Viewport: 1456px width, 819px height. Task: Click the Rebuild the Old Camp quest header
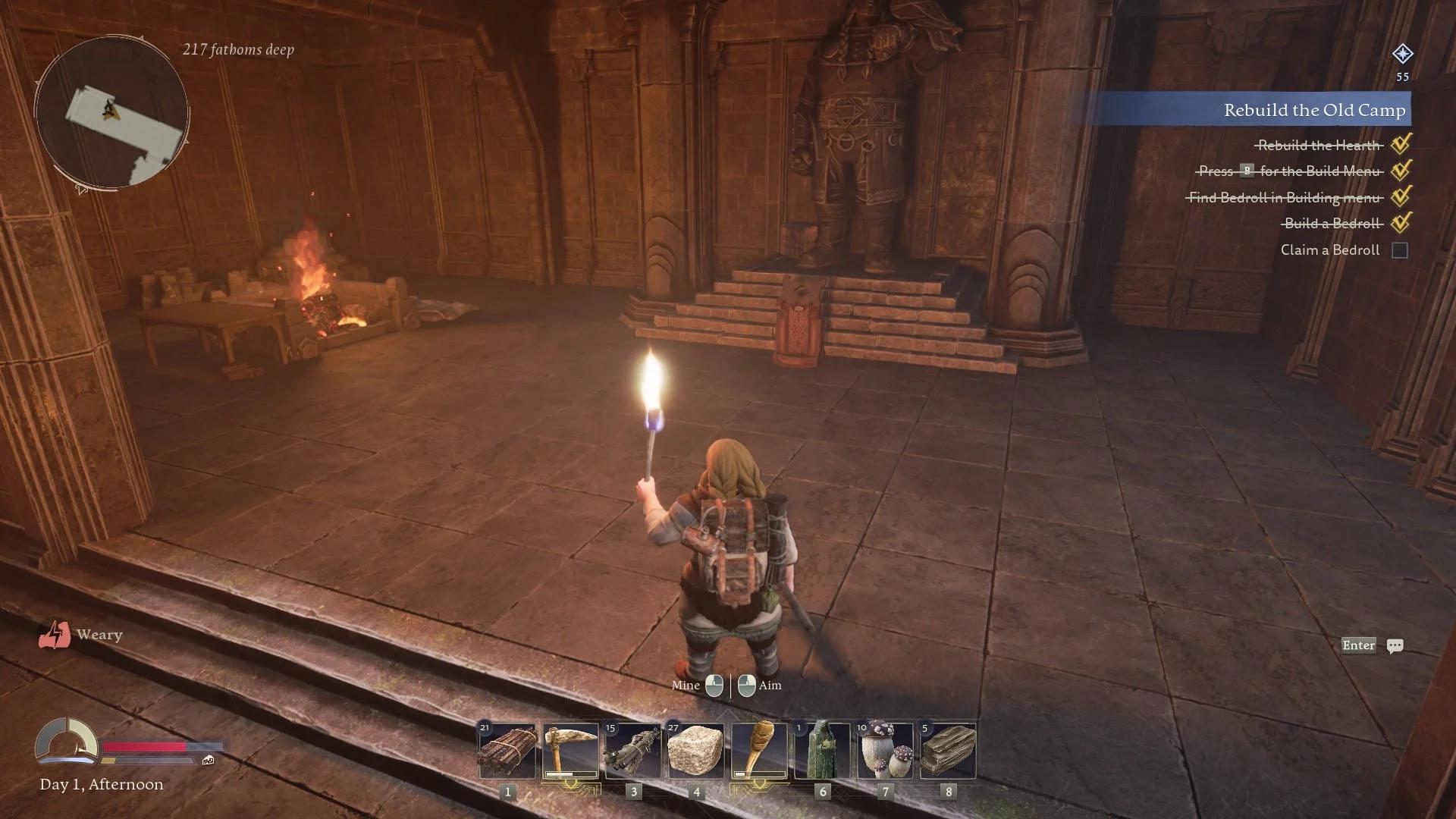[x=1313, y=110]
